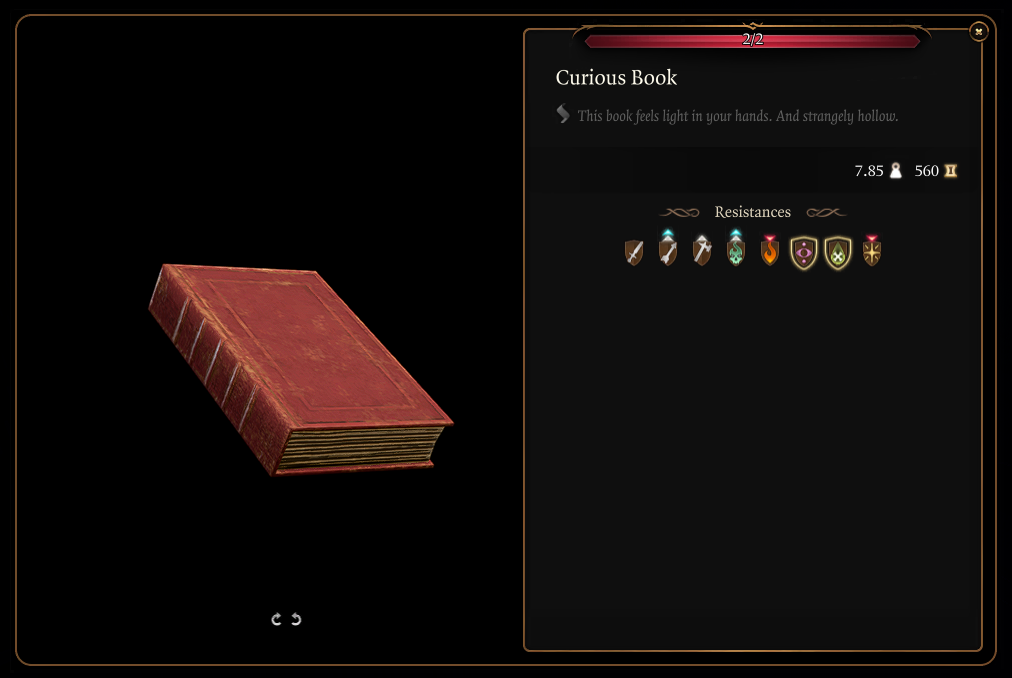The width and height of the screenshot is (1012, 678).
Task: Rotate the book clockwise
Action: click(x=277, y=620)
